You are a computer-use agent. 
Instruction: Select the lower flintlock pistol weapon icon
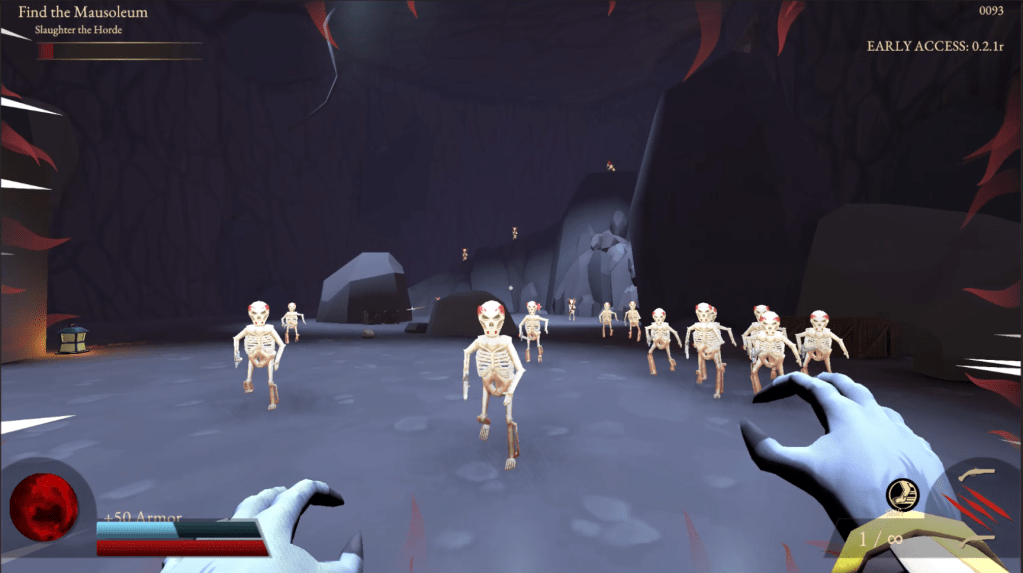coord(978,541)
